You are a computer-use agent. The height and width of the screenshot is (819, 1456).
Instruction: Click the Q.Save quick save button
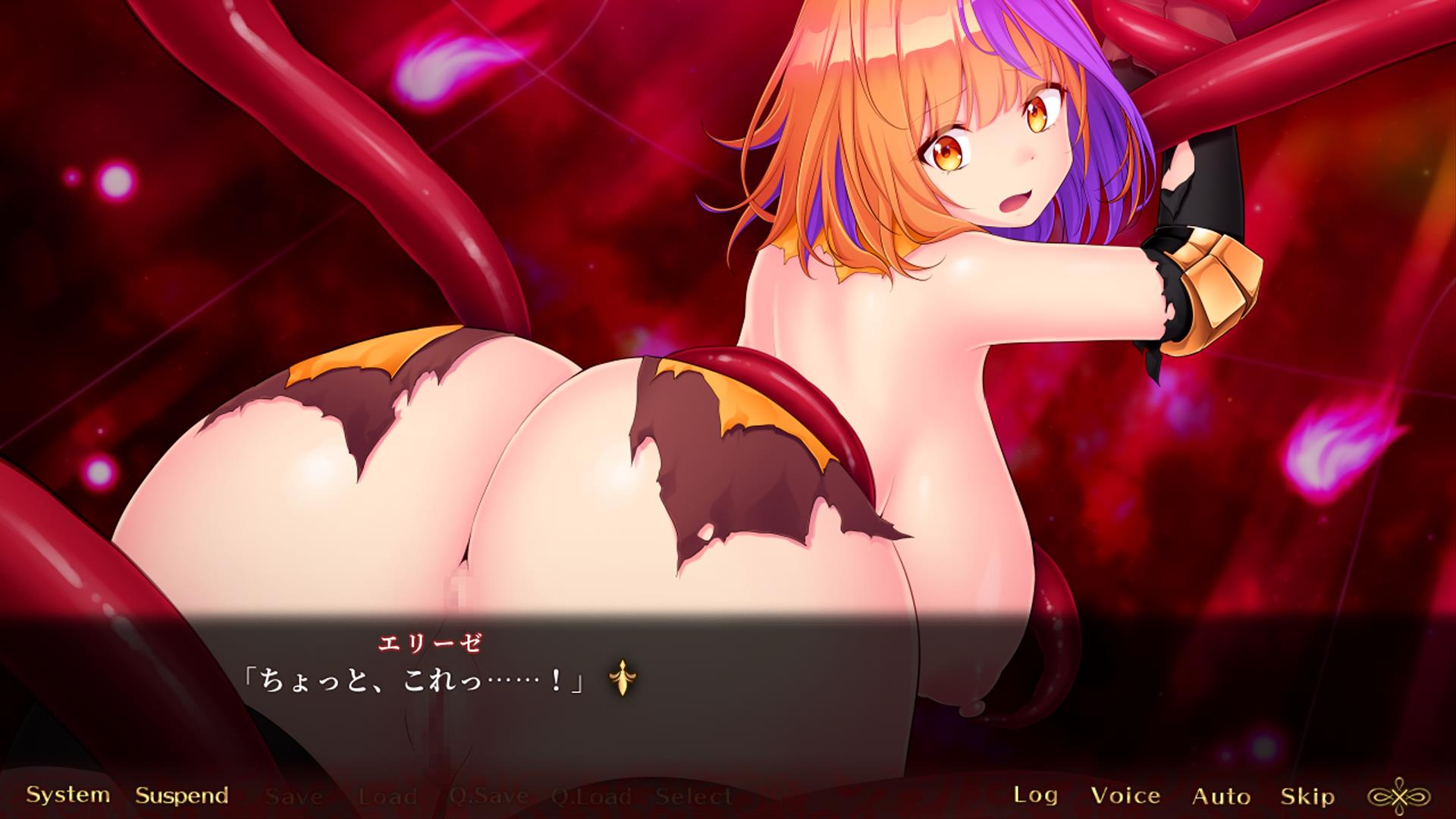[x=488, y=797]
